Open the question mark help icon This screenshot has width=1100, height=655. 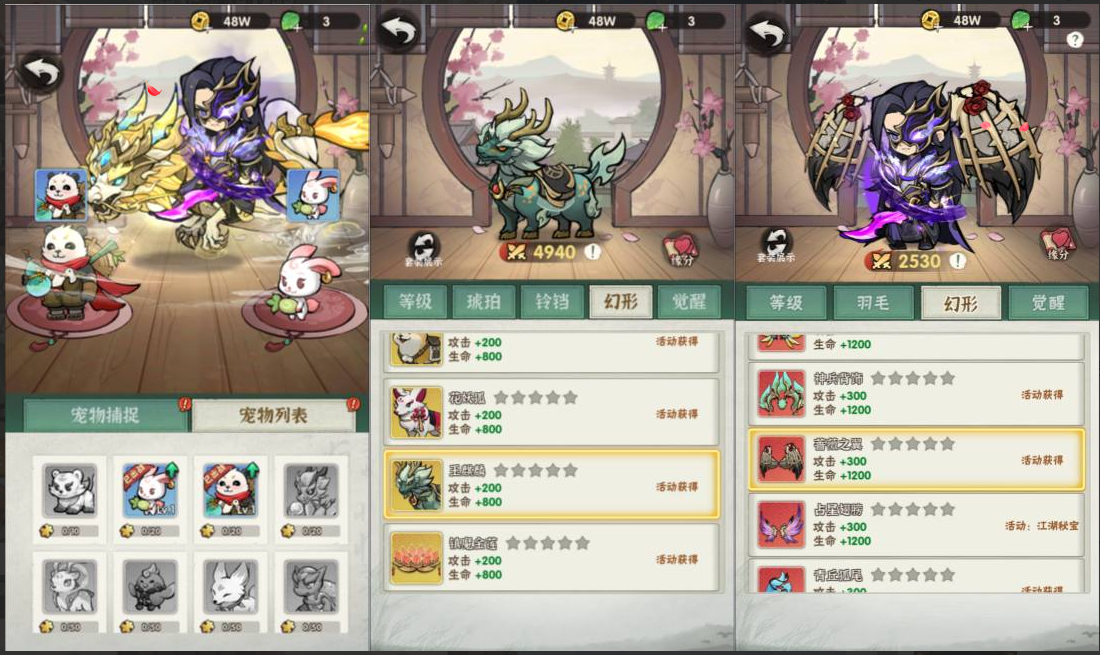(x=1075, y=40)
